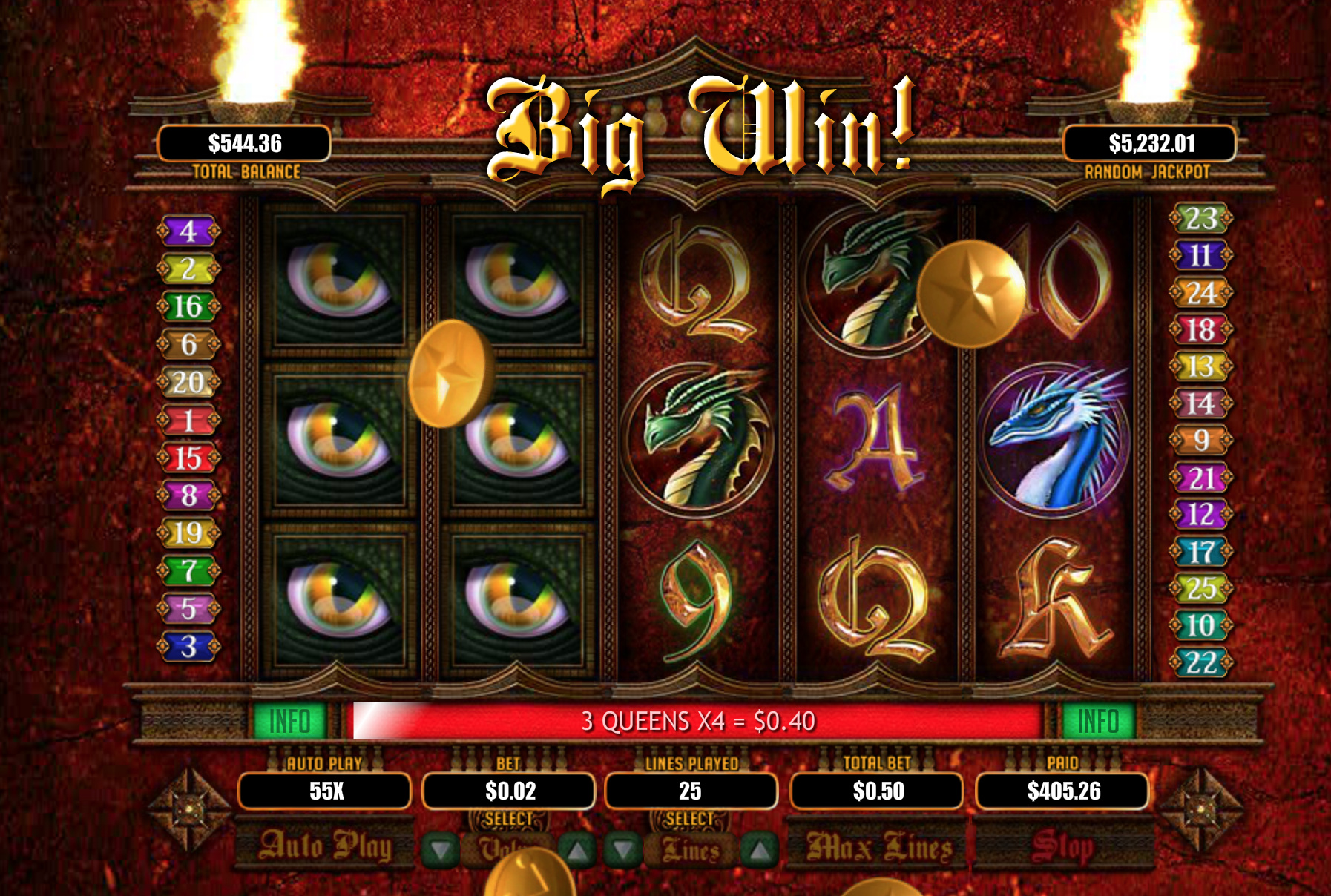Highlight the payline 23 marker
This screenshot has height=896, width=1331.
click(1200, 219)
